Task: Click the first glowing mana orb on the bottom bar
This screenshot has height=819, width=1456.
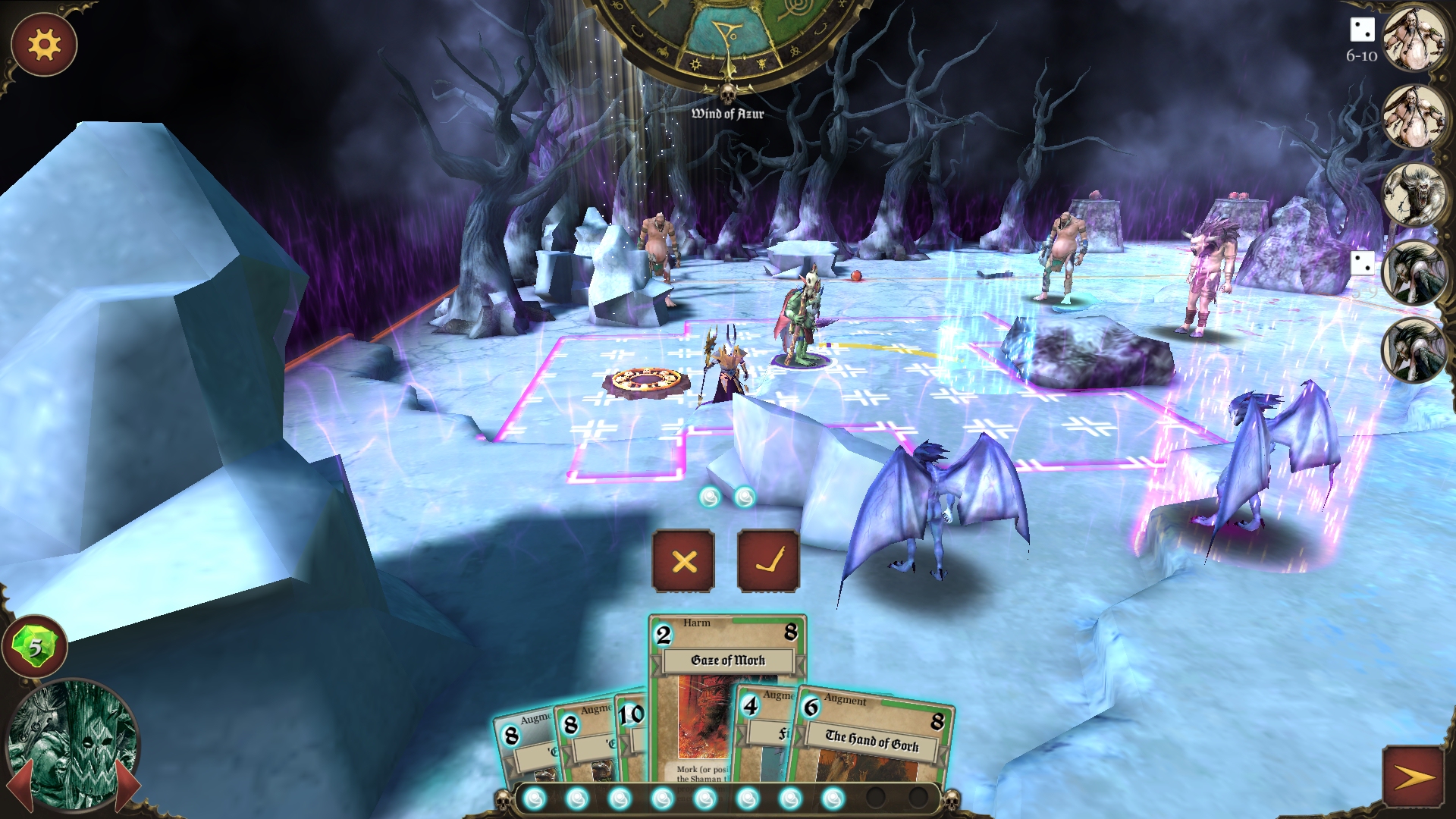Action: (x=534, y=798)
